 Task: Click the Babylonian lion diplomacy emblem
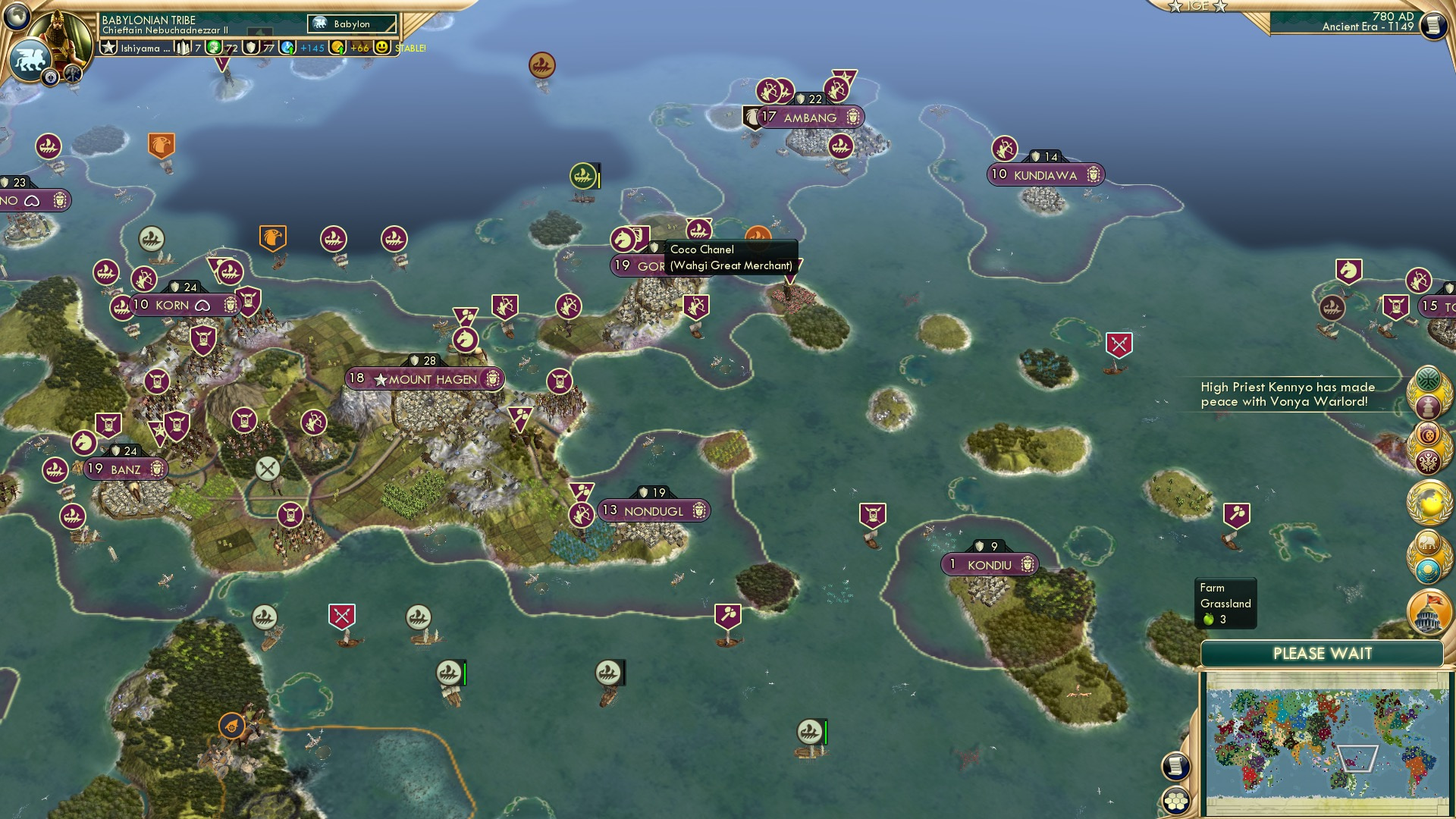30,58
